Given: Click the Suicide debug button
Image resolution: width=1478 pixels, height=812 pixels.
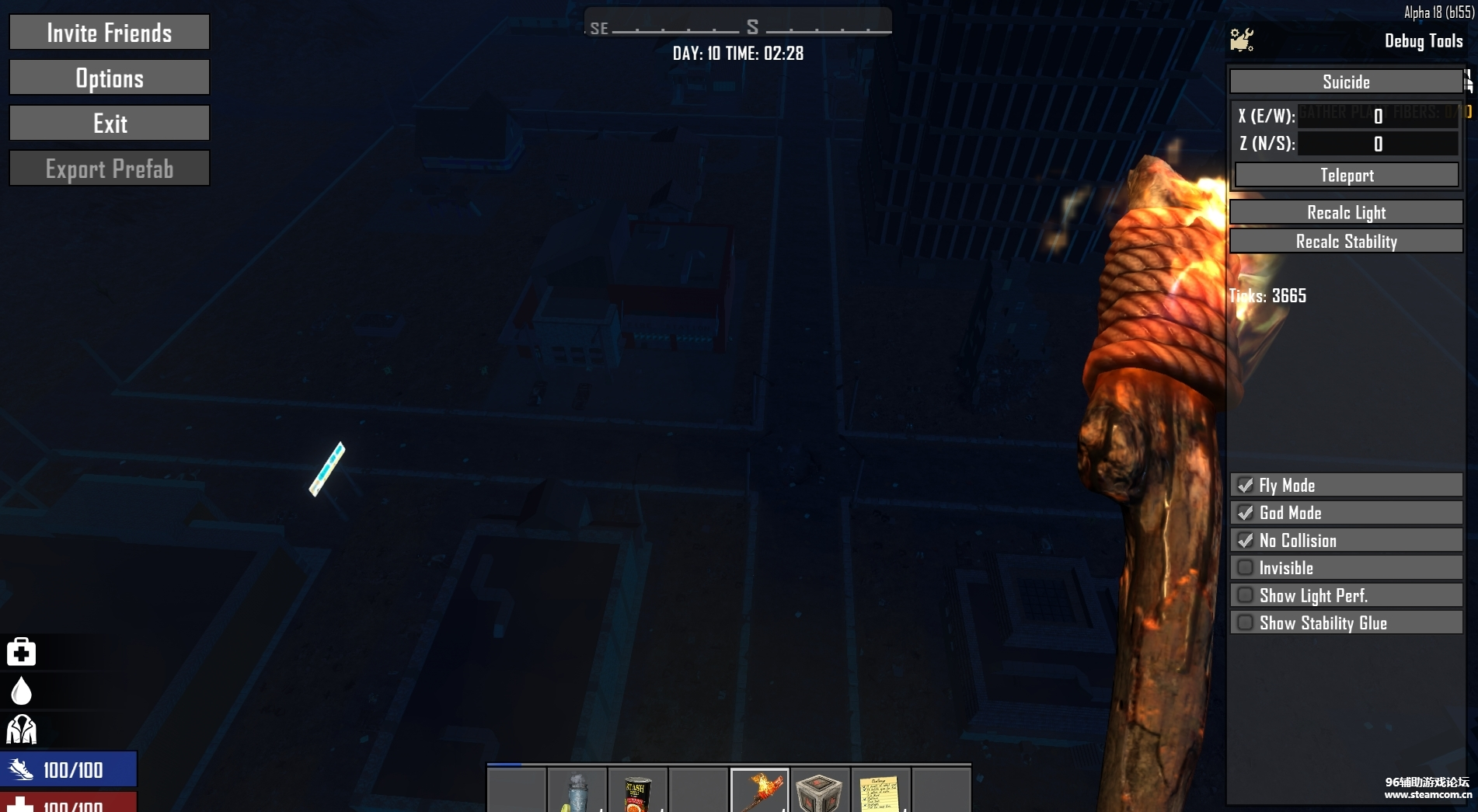Looking at the screenshot, I should (1346, 82).
